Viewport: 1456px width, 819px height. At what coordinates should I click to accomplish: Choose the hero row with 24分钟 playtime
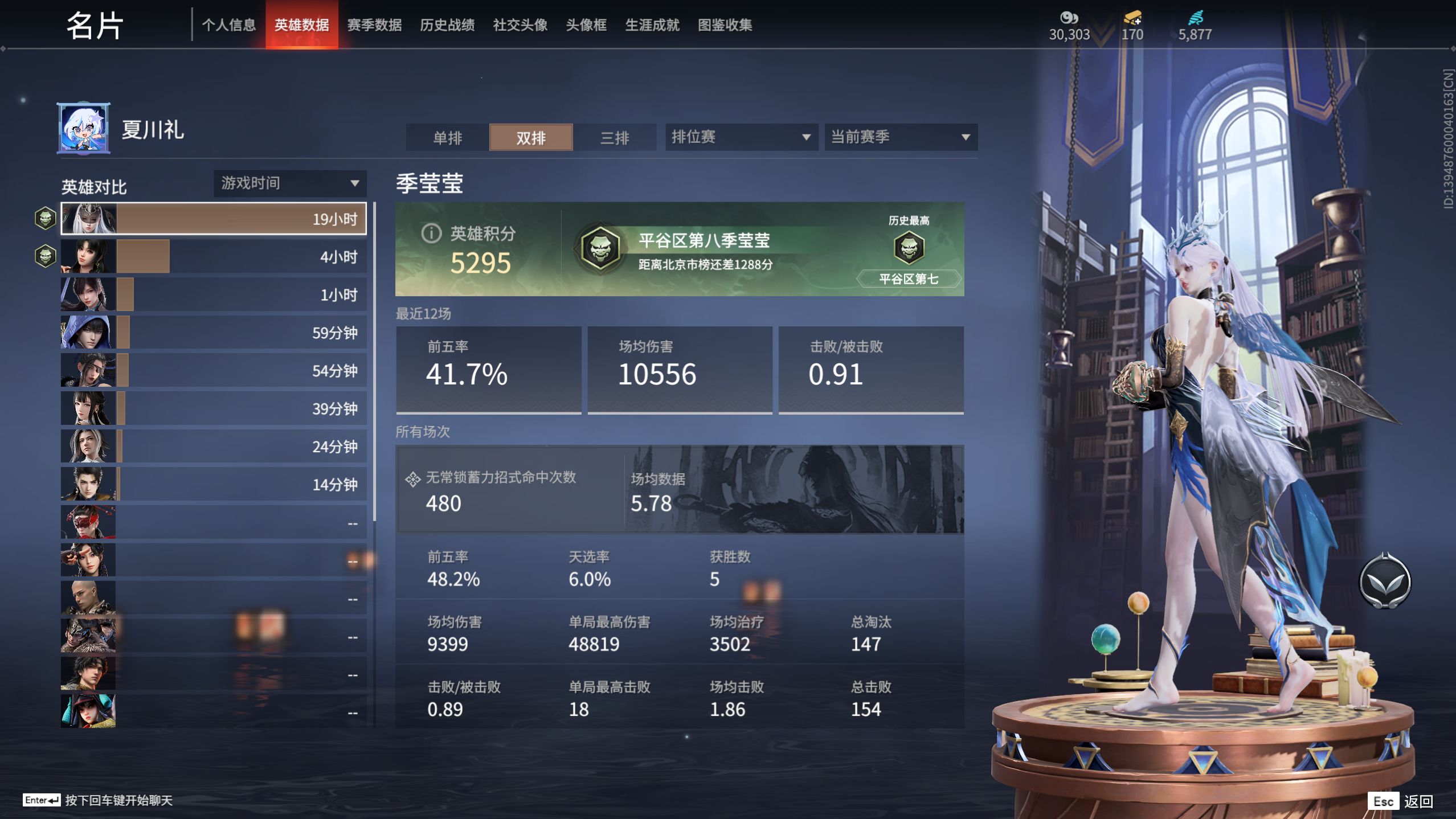tap(214, 447)
